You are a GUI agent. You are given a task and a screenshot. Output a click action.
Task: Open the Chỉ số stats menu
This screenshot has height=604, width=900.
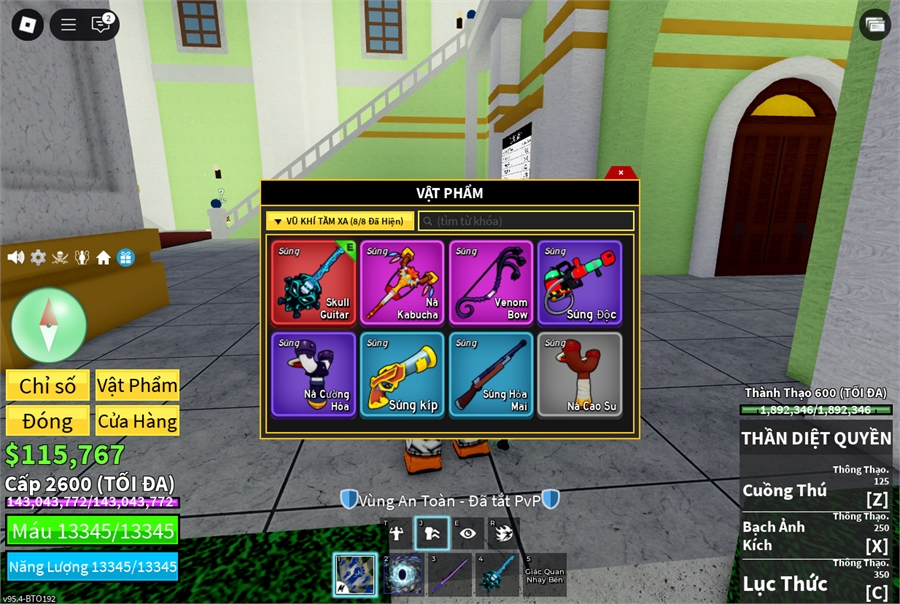pos(47,386)
